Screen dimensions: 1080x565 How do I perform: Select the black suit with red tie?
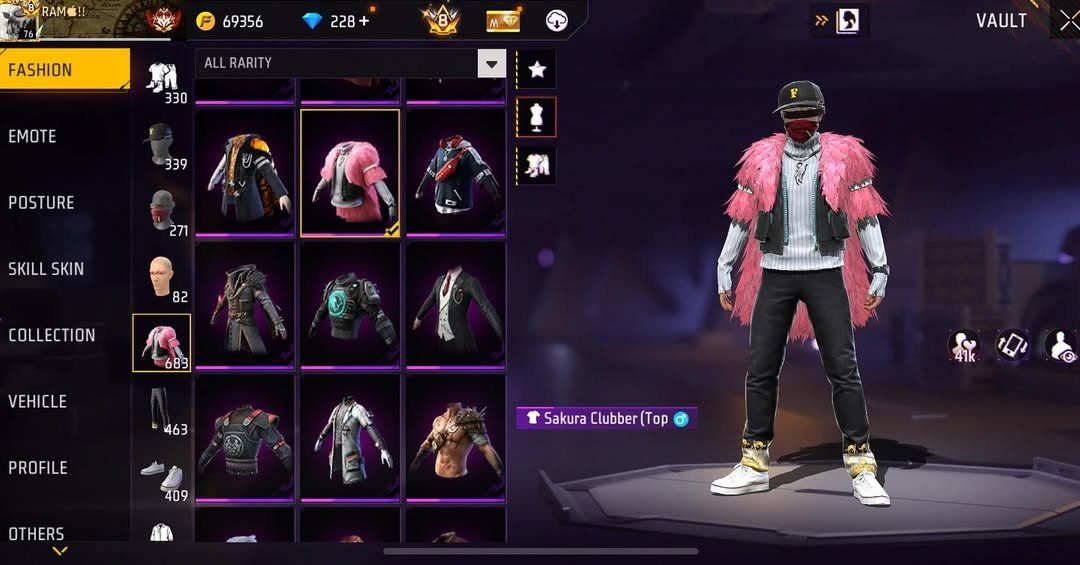coord(456,304)
